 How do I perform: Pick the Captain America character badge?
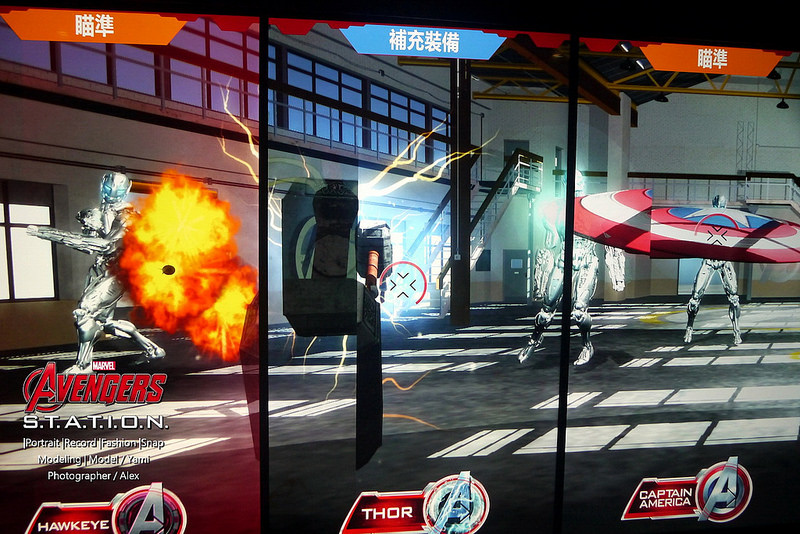point(686,493)
